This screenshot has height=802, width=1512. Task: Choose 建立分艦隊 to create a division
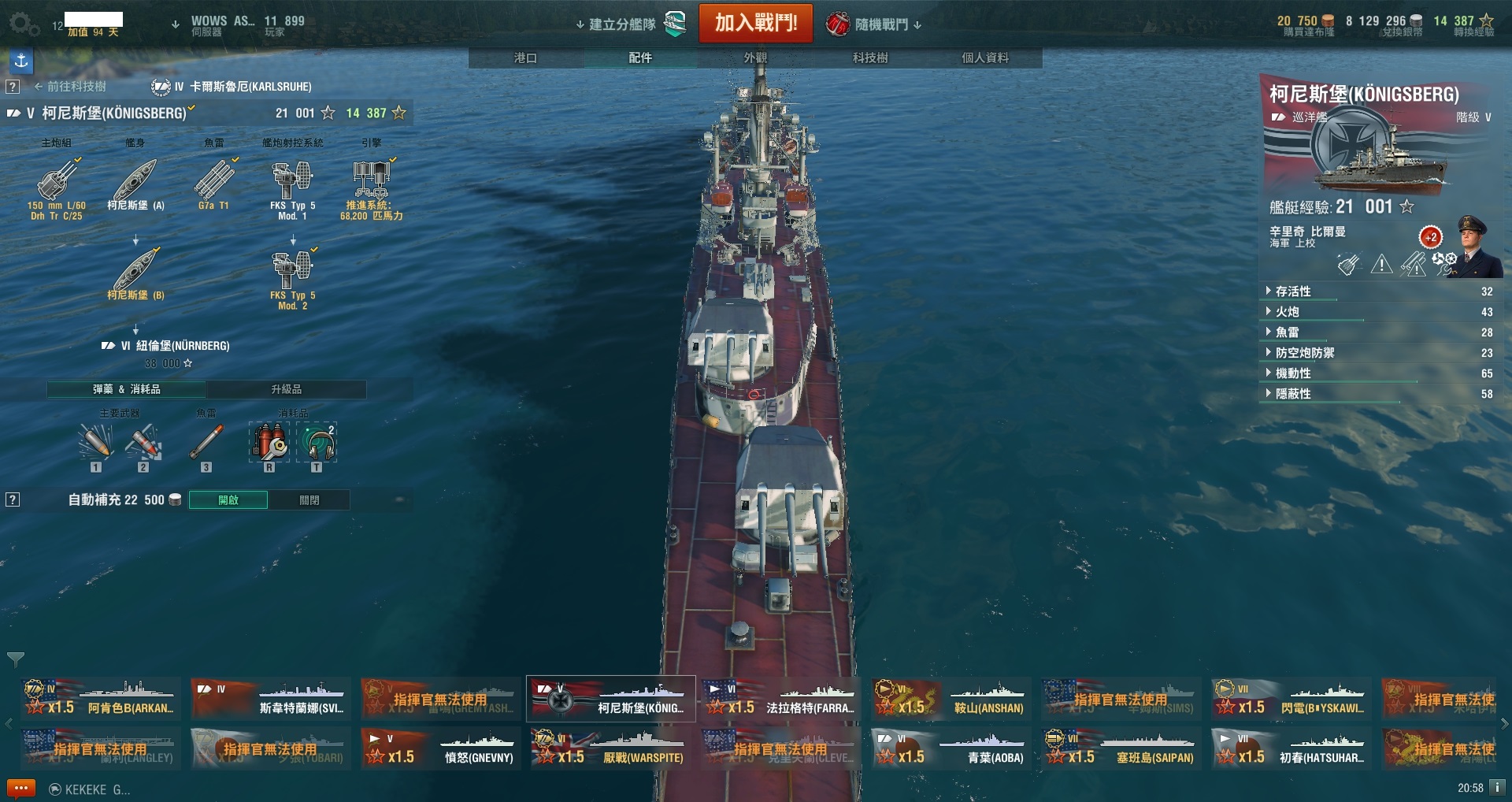(622, 24)
